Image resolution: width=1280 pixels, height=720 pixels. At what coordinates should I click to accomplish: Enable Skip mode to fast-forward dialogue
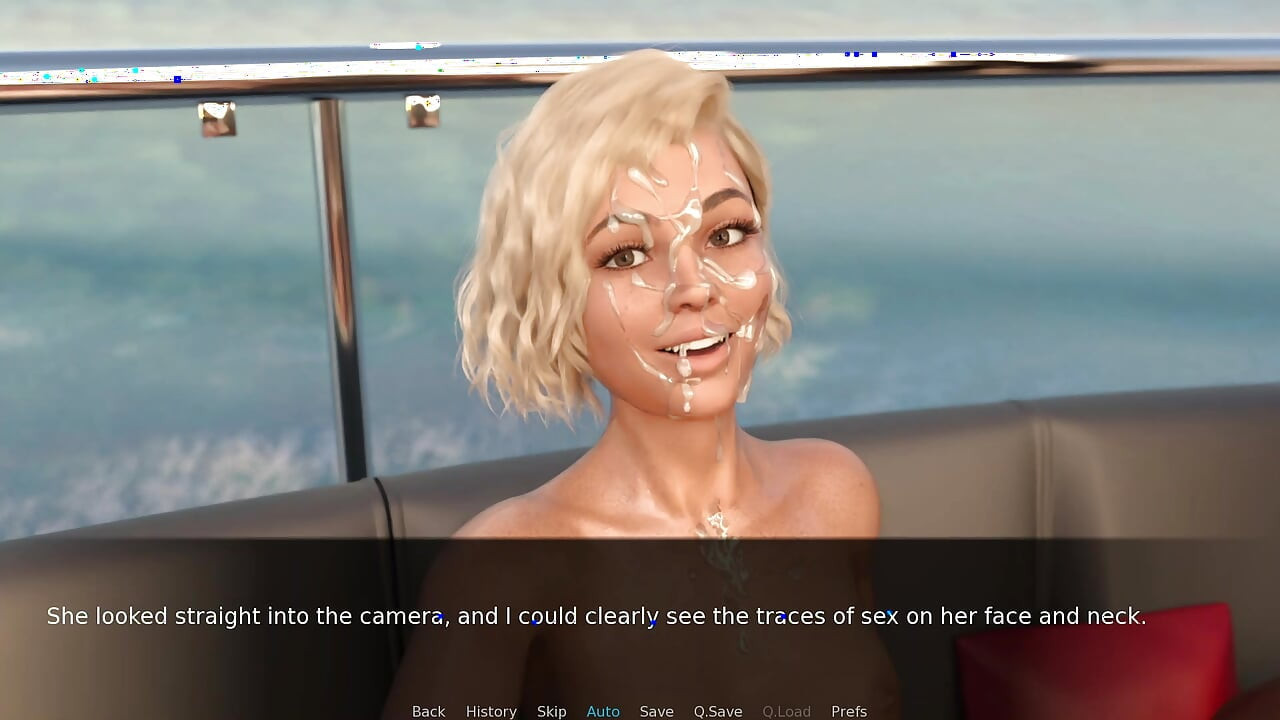coord(551,711)
